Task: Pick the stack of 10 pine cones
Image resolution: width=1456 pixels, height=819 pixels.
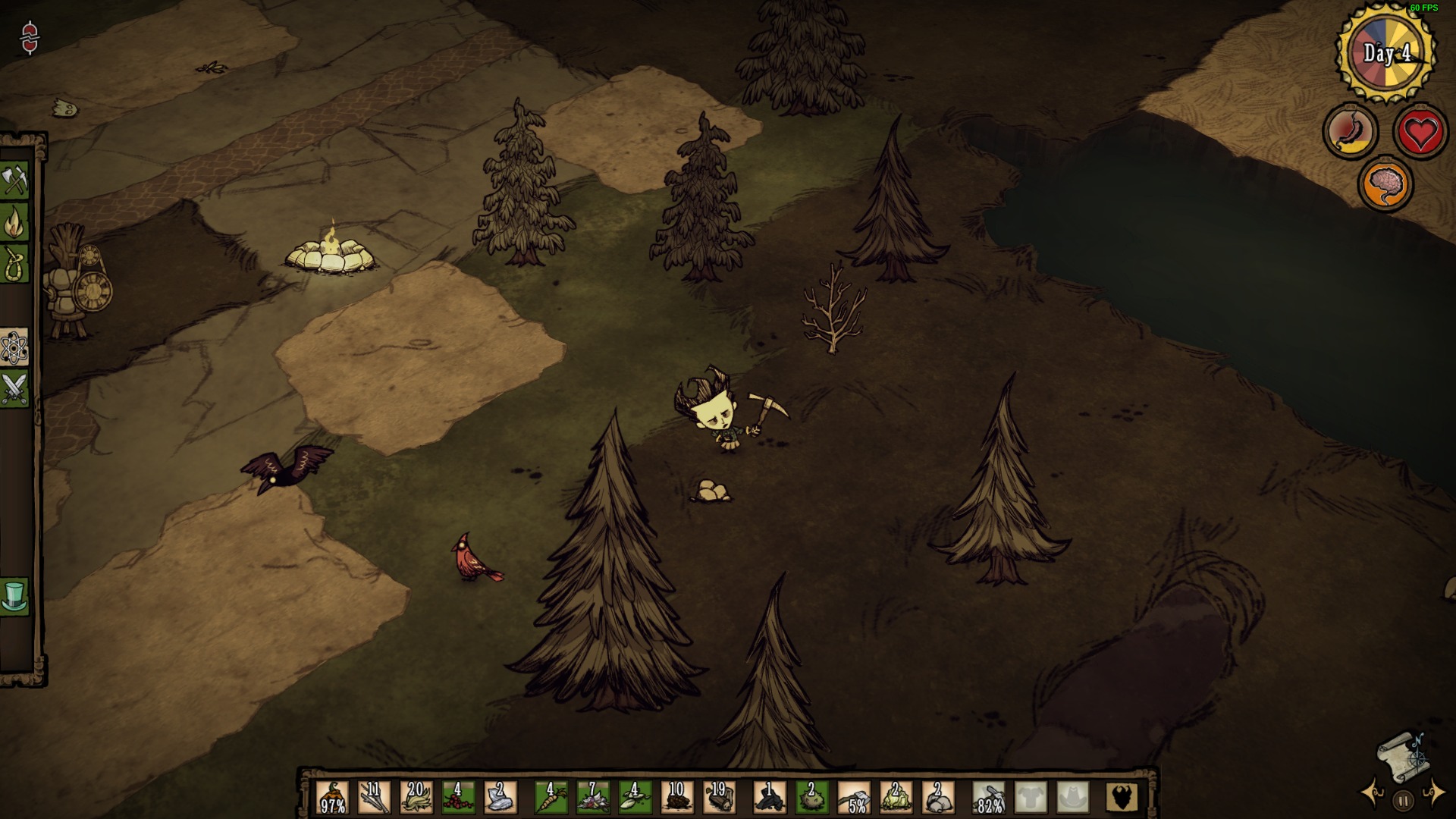Action: pyautogui.click(x=676, y=798)
